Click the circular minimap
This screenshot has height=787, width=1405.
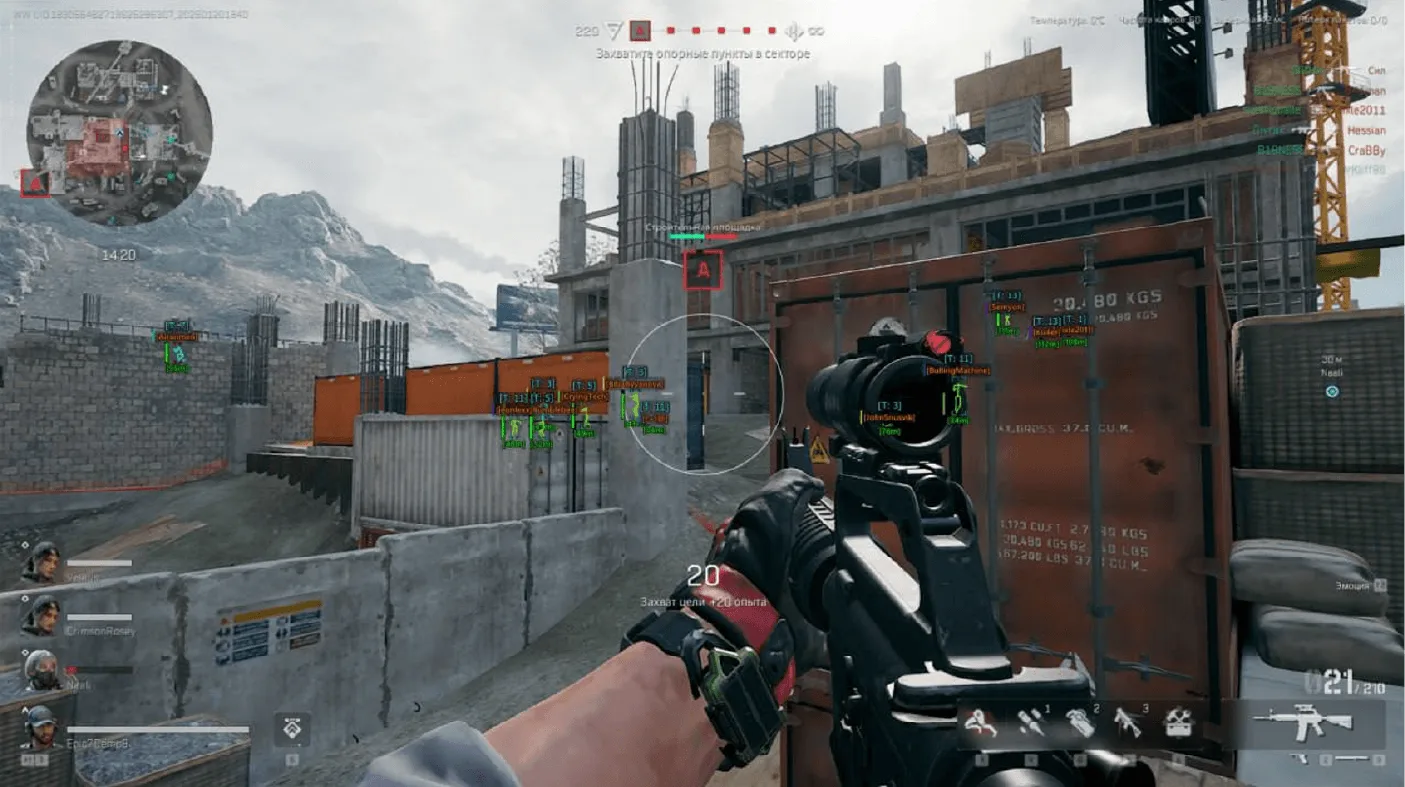(x=119, y=133)
